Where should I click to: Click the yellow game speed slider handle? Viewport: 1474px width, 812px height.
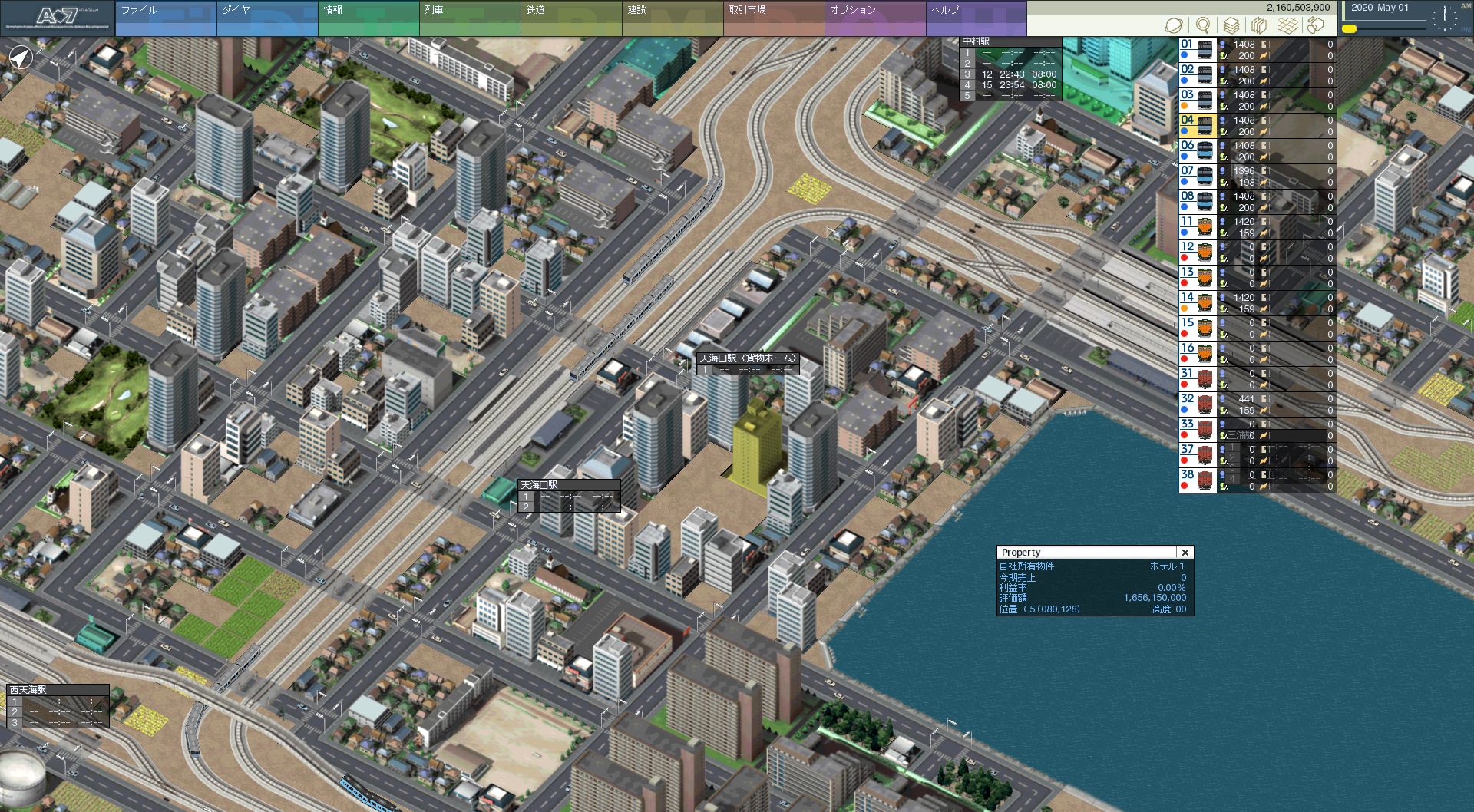[x=1349, y=29]
